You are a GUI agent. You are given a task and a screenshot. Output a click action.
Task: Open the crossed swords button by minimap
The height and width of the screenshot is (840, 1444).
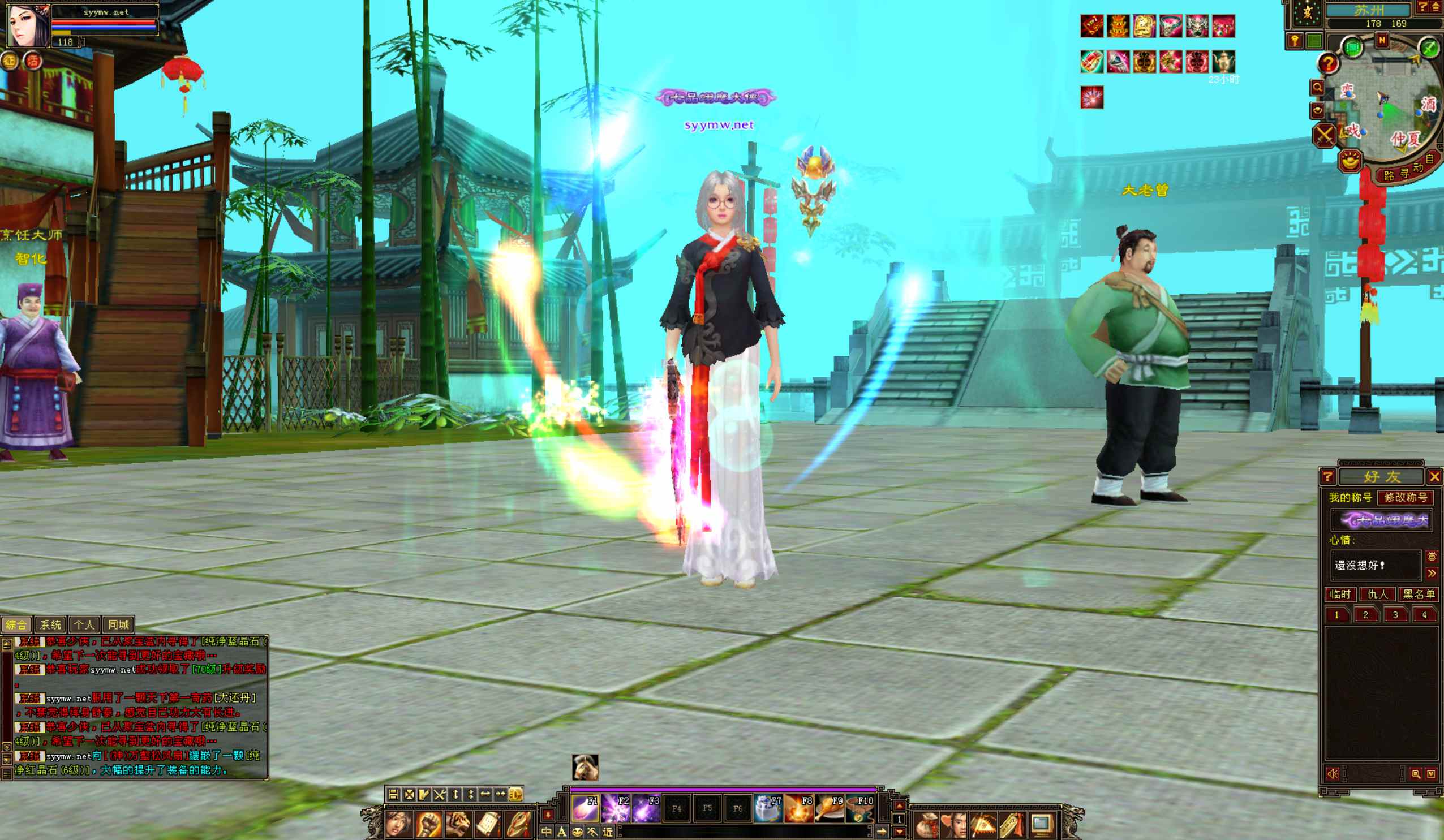pyautogui.click(x=1324, y=136)
